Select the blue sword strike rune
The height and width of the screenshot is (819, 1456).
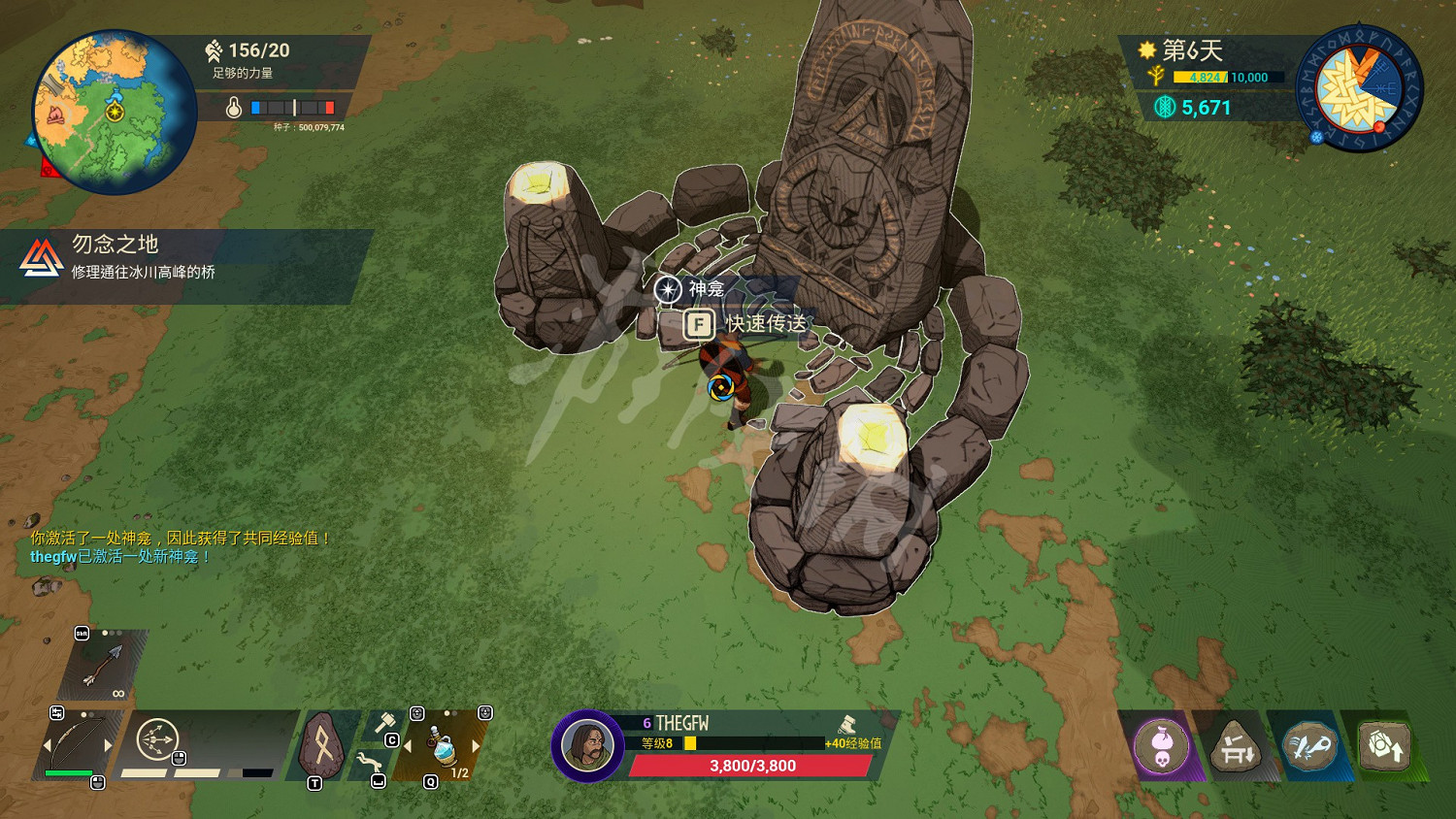point(1308,747)
